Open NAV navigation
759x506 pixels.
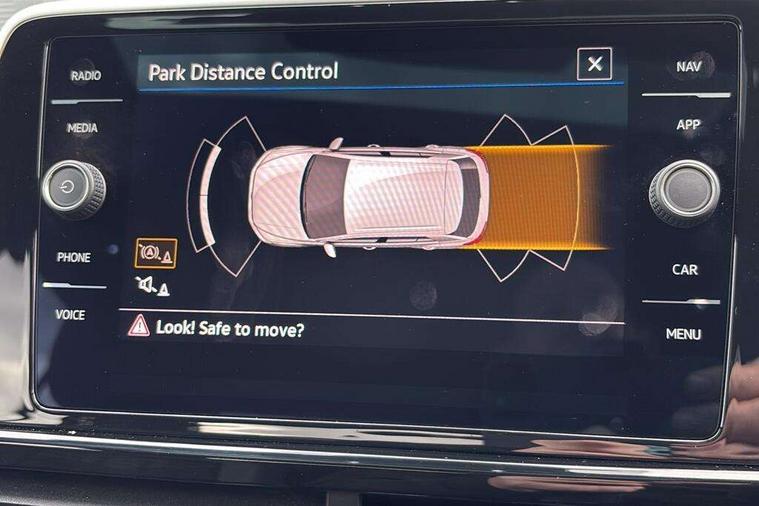tap(688, 67)
